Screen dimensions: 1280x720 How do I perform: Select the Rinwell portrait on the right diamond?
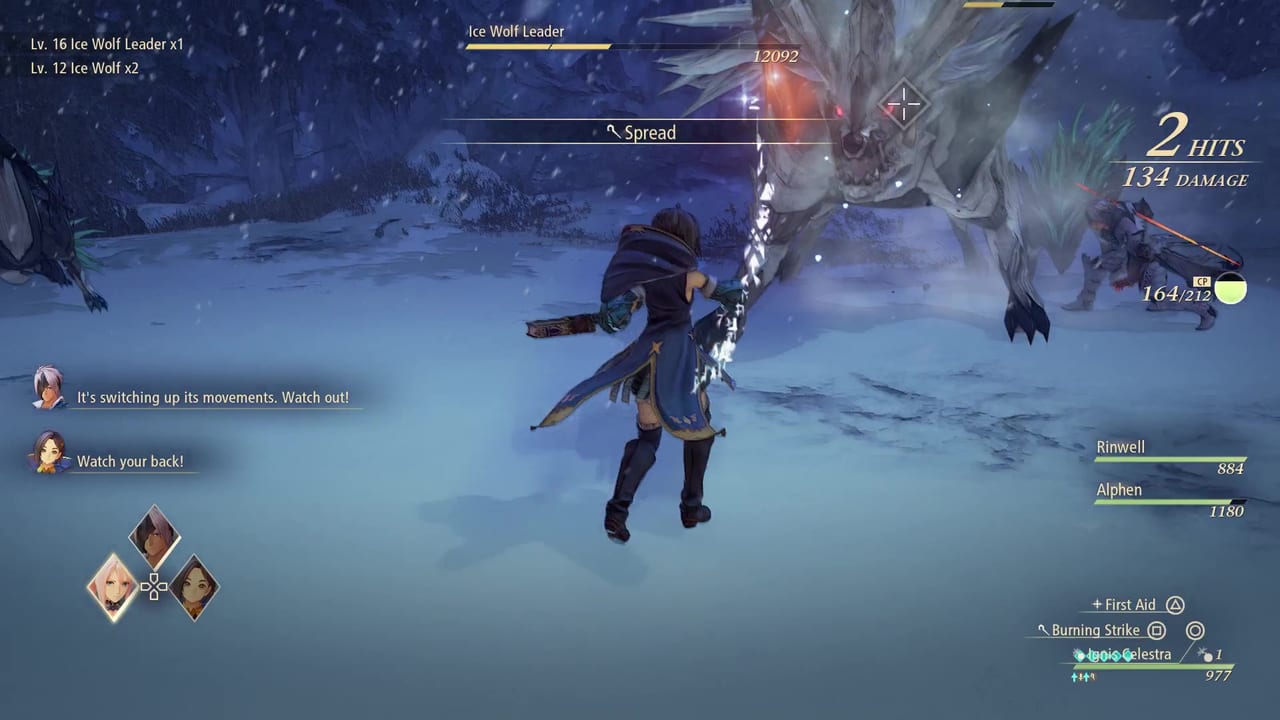(195, 588)
